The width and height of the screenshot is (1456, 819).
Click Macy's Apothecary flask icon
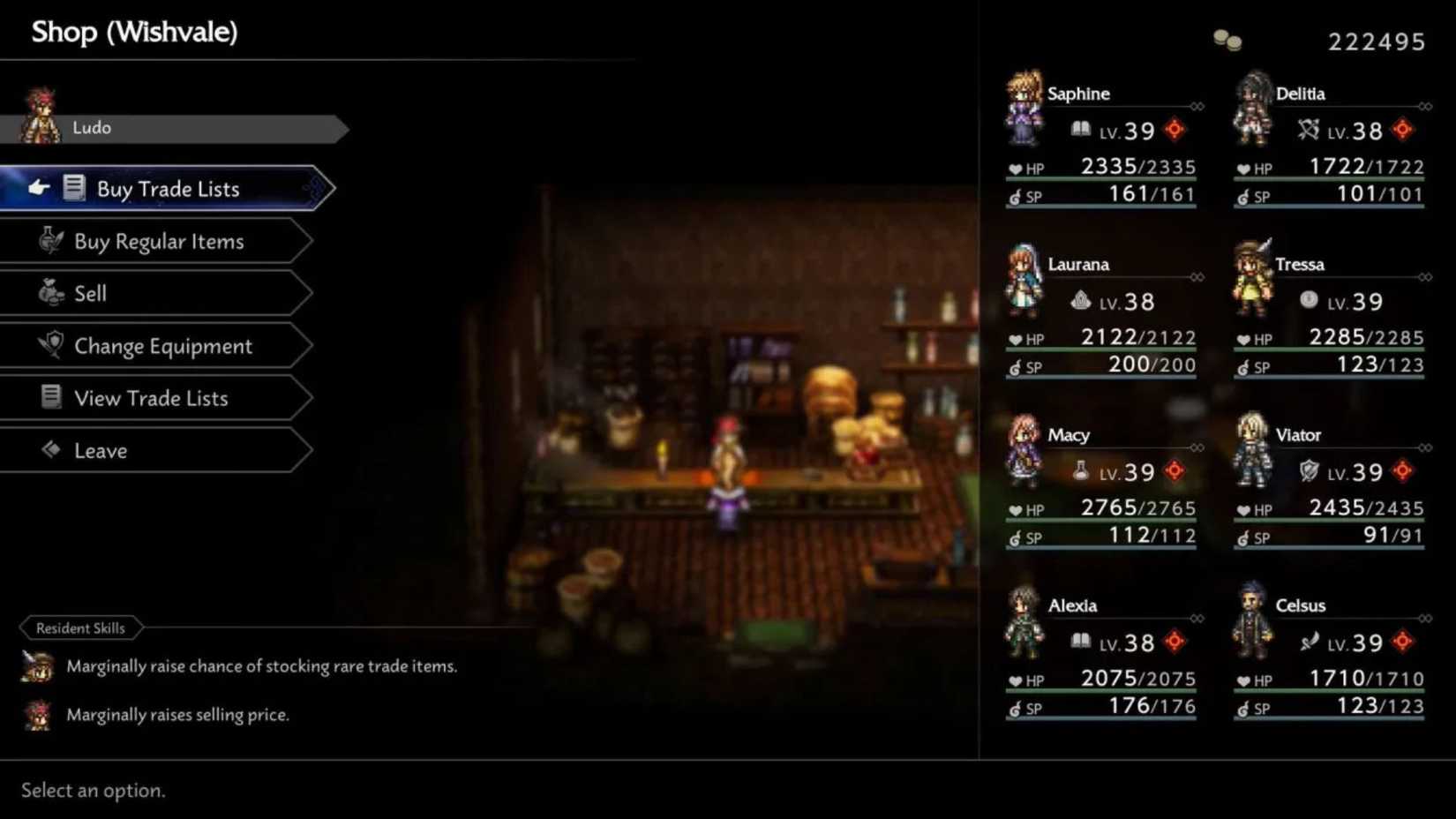click(1078, 471)
